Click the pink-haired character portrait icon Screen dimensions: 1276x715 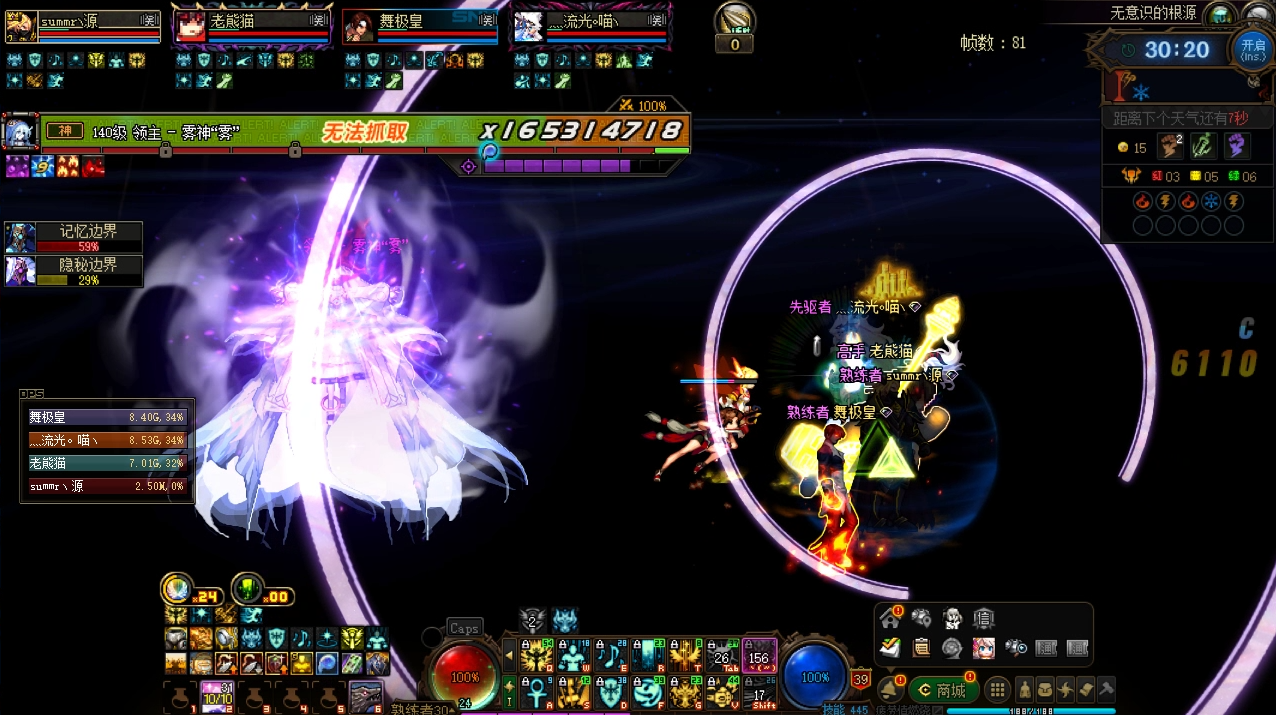[984, 648]
